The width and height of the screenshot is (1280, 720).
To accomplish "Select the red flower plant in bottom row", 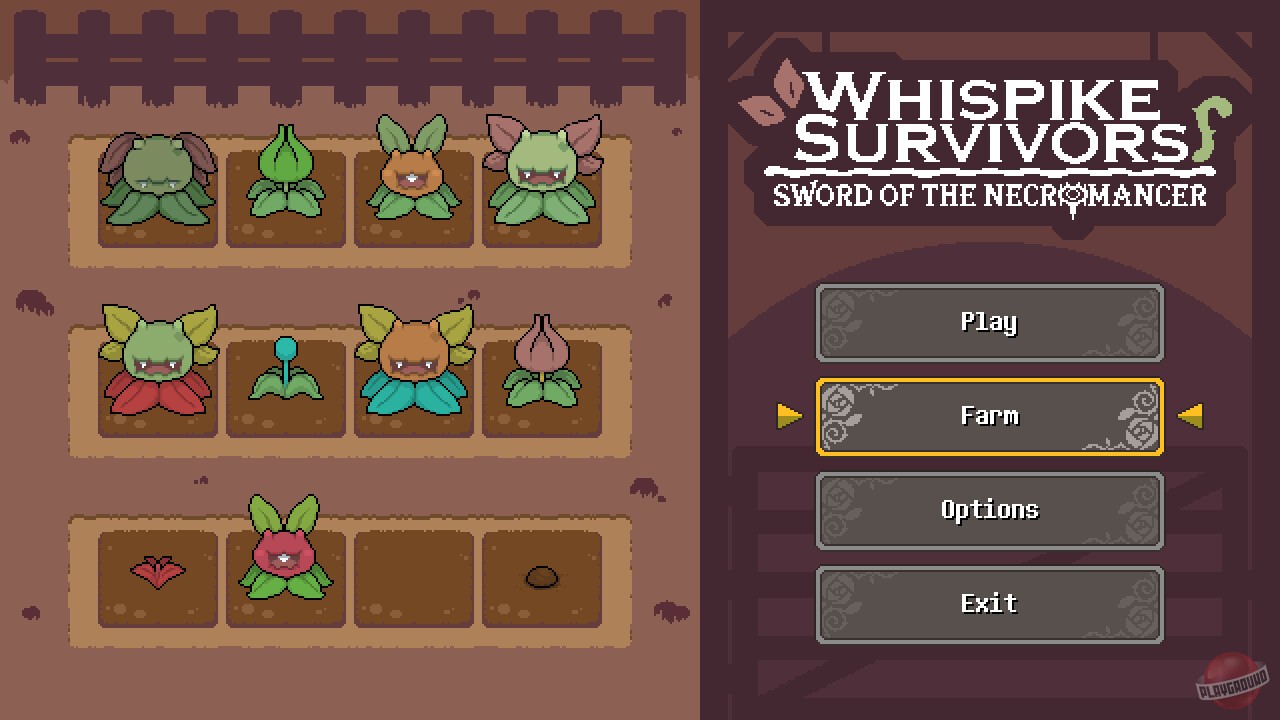I will click(287, 555).
